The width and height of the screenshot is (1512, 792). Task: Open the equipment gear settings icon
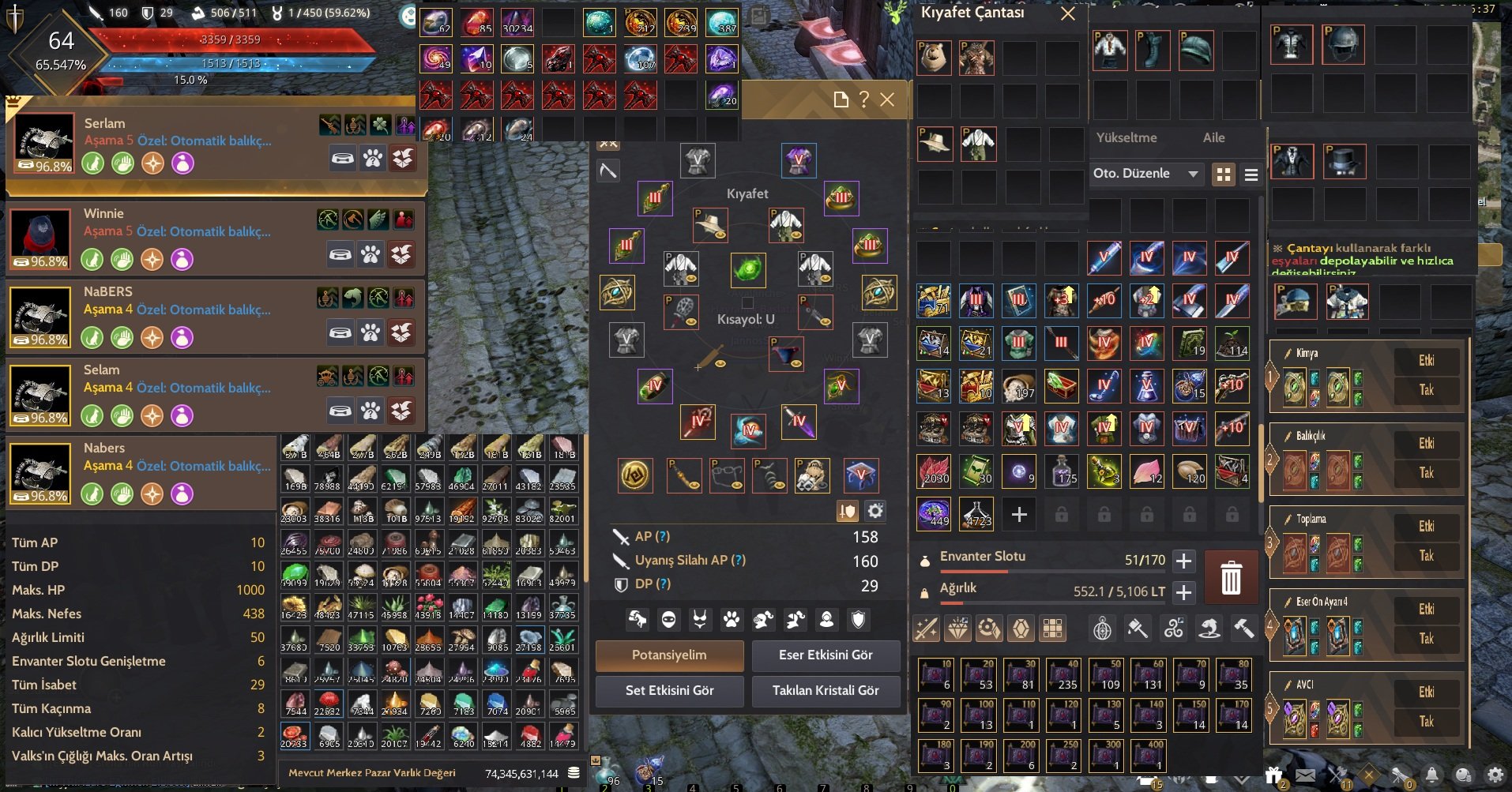(875, 512)
